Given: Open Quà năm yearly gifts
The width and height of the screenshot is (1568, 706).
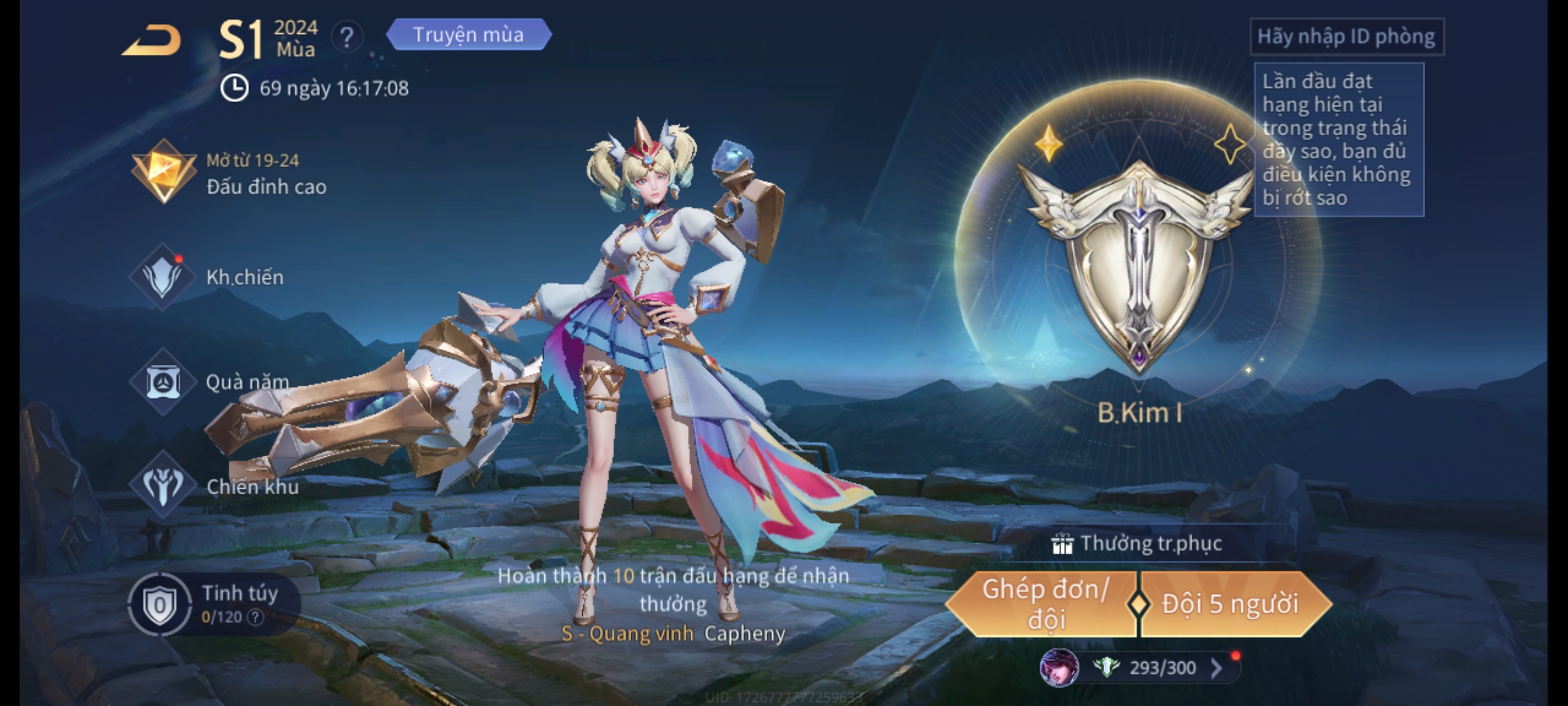Looking at the screenshot, I should tap(210, 382).
